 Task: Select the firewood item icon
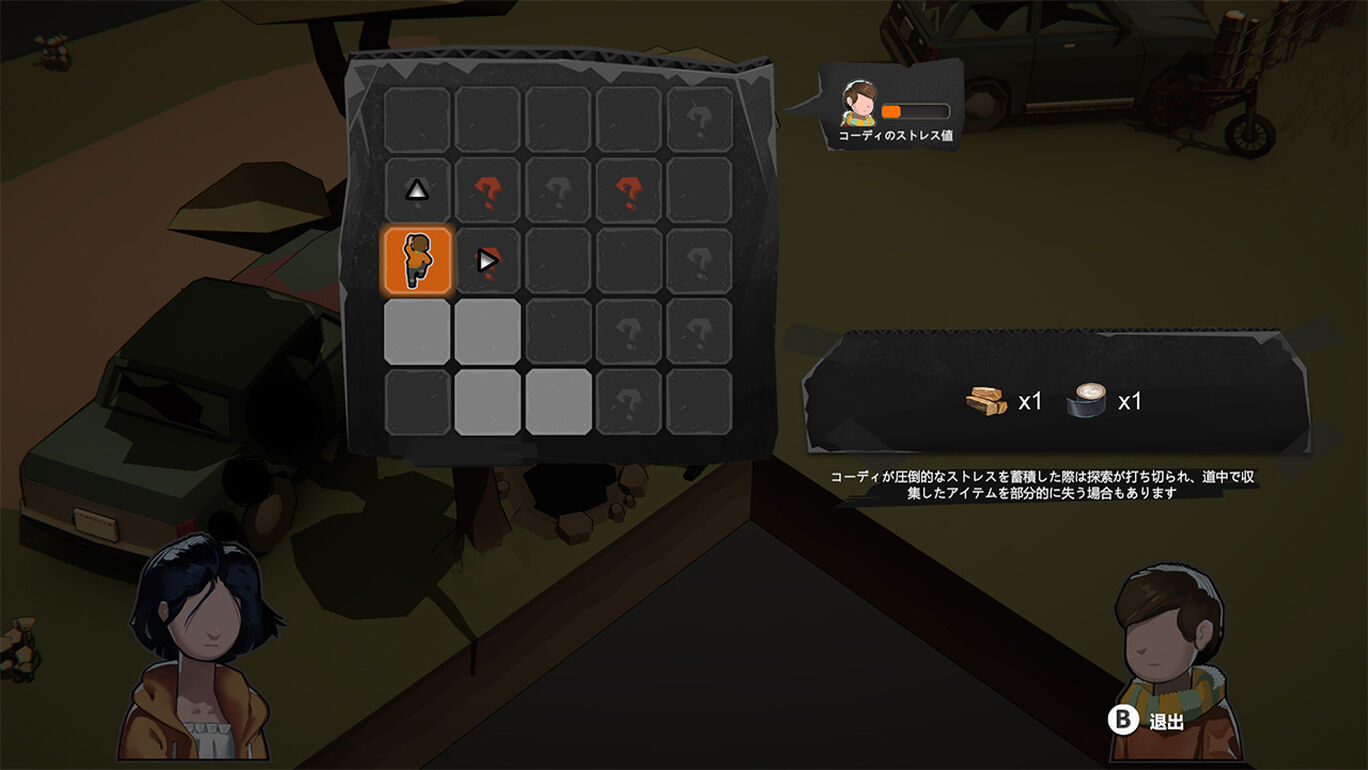tap(986, 401)
